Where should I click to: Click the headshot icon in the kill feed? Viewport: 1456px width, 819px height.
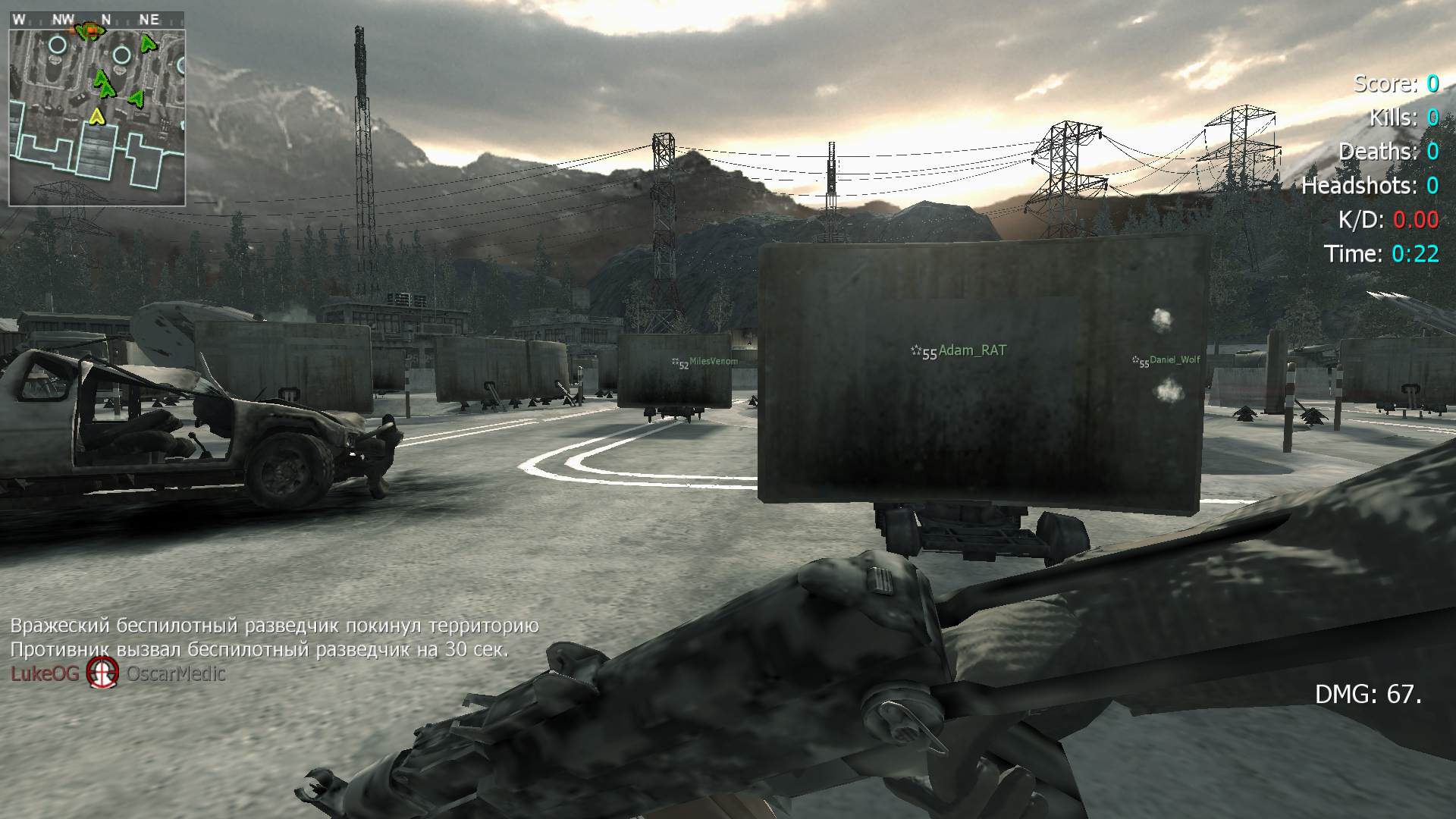pyautogui.click(x=102, y=673)
